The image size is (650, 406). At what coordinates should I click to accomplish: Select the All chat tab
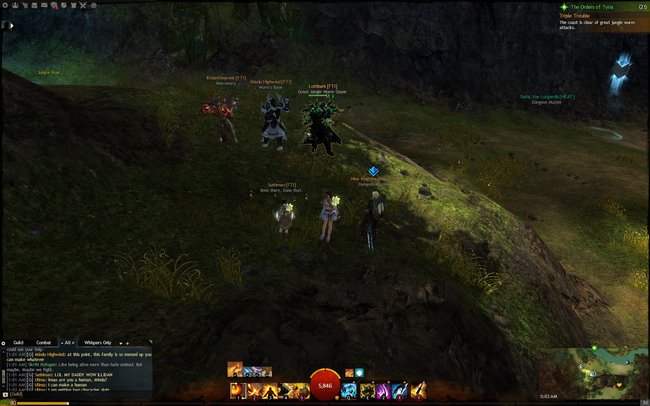click(x=69, y=342)
